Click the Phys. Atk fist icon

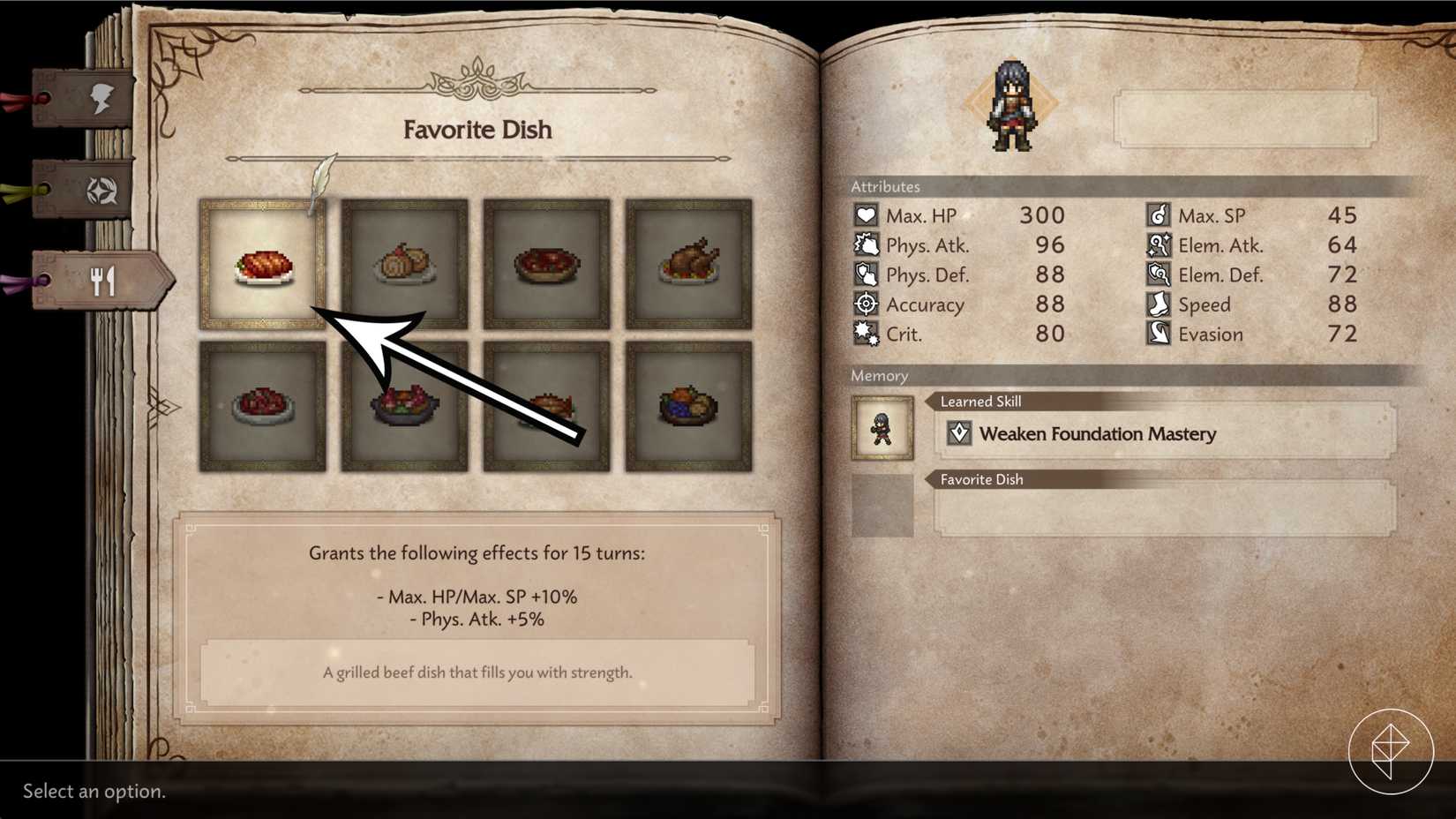pos(867,244)
